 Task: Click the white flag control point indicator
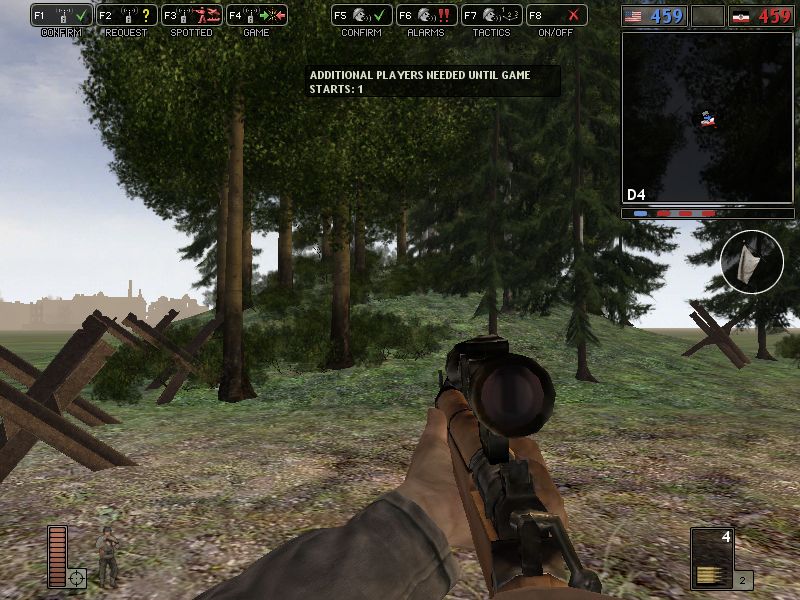pyautogui.click(x=752, y=261)
